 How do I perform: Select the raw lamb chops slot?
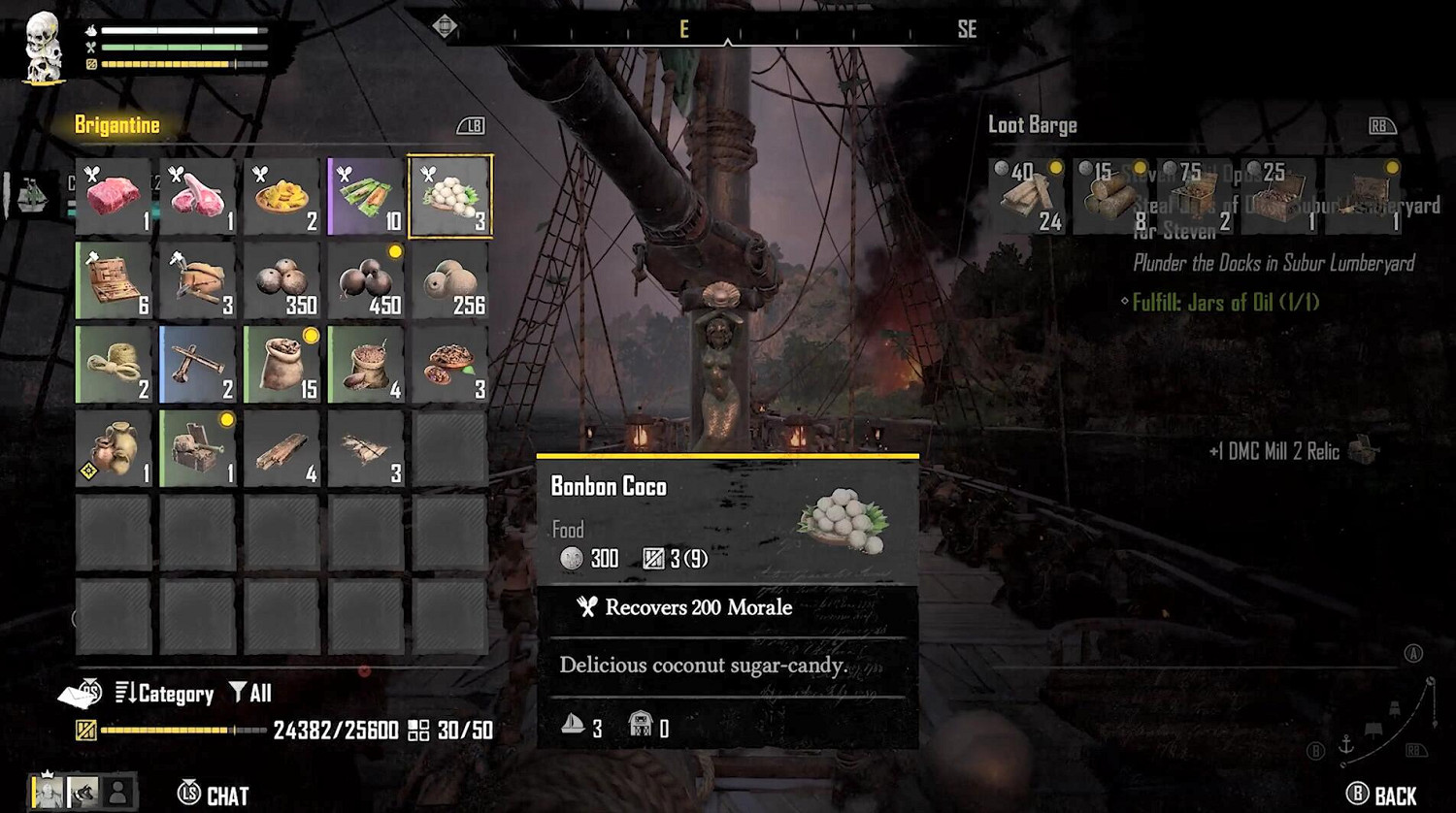click(198, 197)
